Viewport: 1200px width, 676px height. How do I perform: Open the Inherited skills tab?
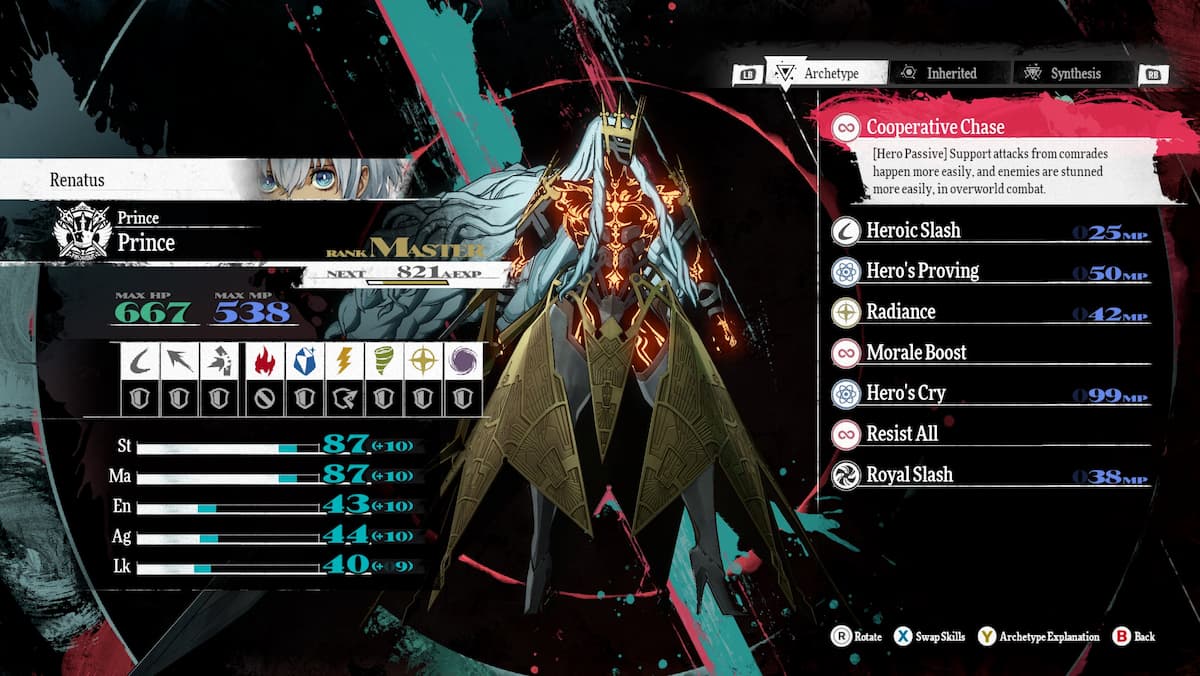[939, 73]
